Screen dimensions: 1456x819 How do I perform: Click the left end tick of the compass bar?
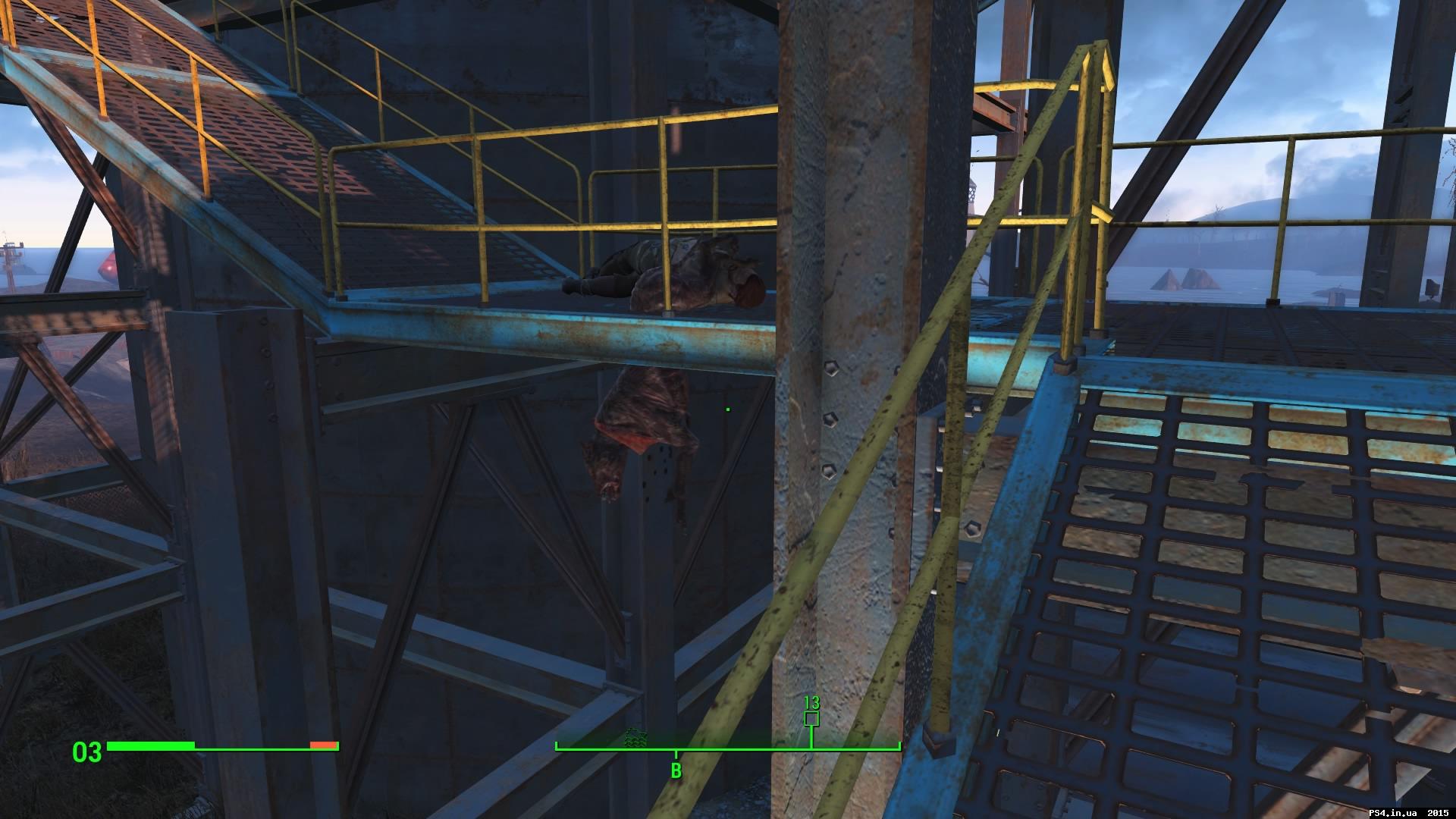pos(557,745)
